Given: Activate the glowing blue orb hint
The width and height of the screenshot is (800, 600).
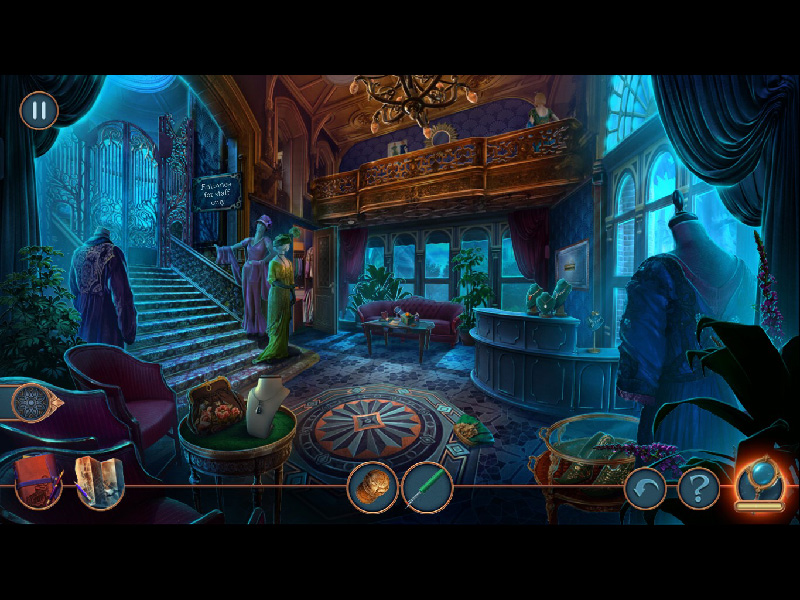Looking at the screenshot, I should (x=759, y=482).
